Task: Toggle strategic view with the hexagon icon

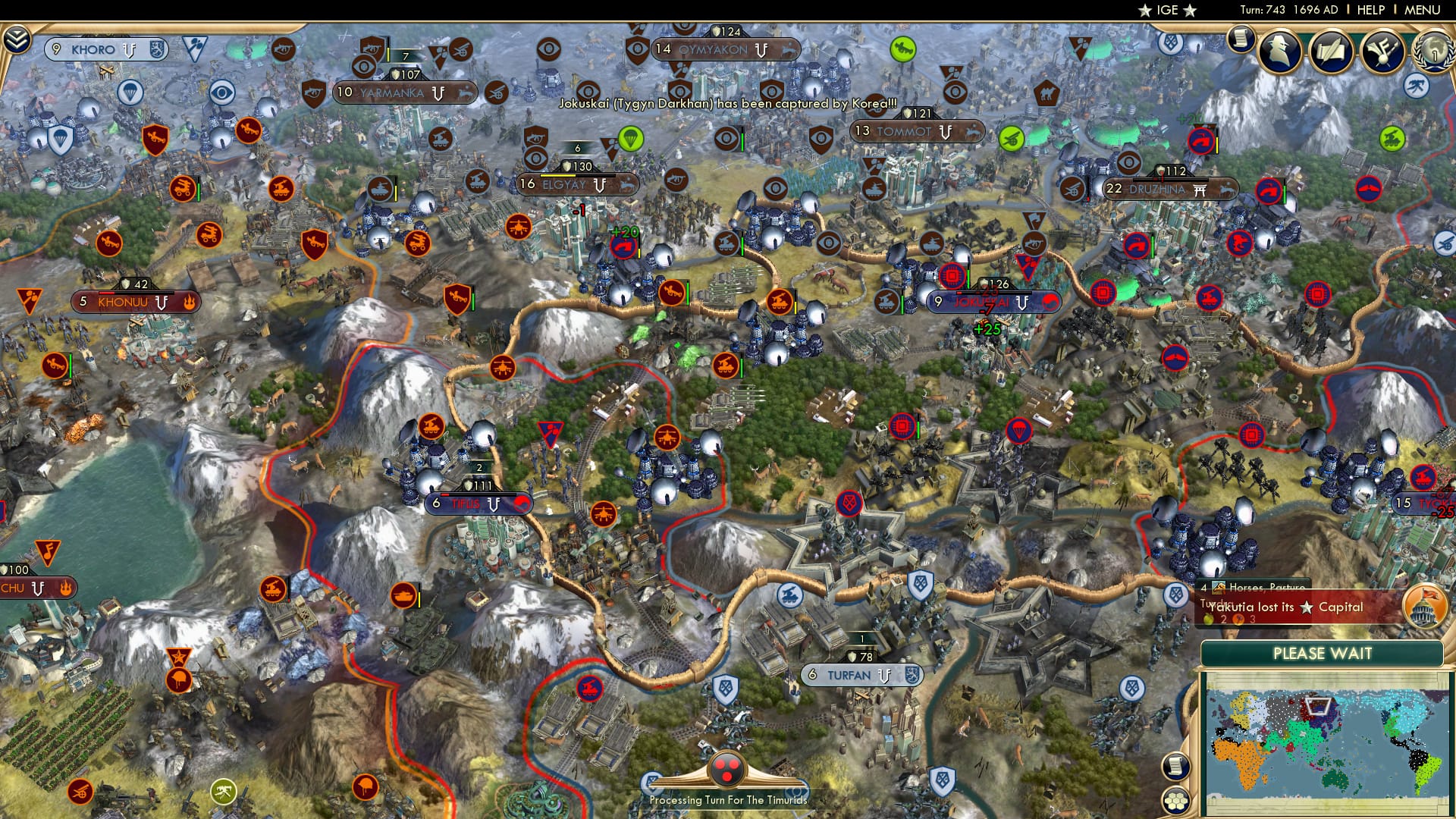Action: point(1178,802)
